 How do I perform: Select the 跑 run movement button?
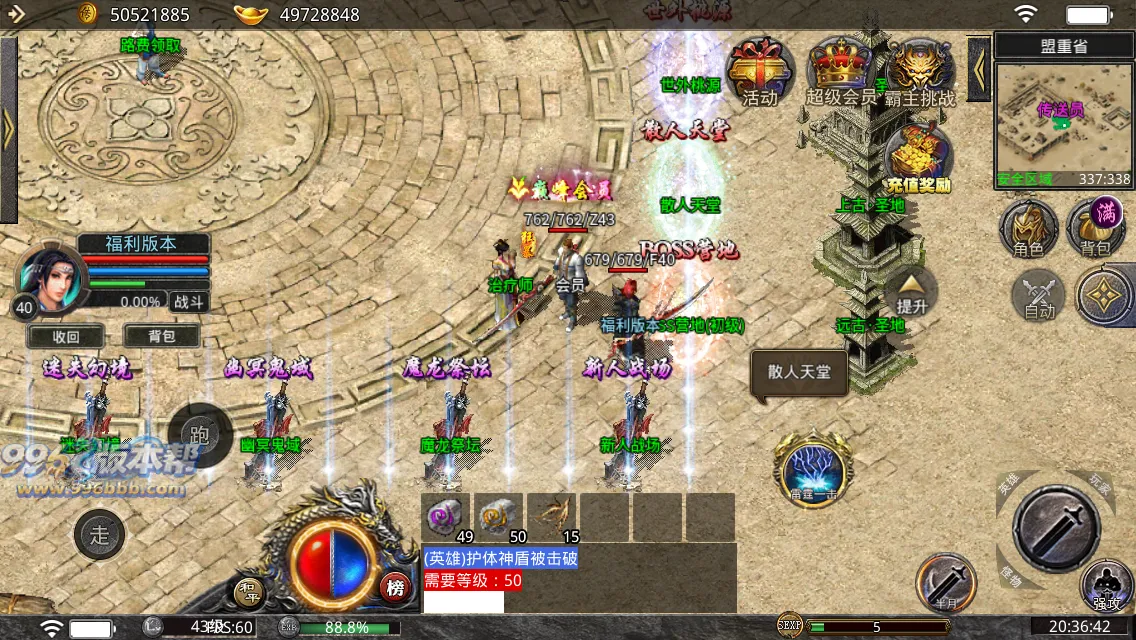pyautogui.click(x=199, y=435)
